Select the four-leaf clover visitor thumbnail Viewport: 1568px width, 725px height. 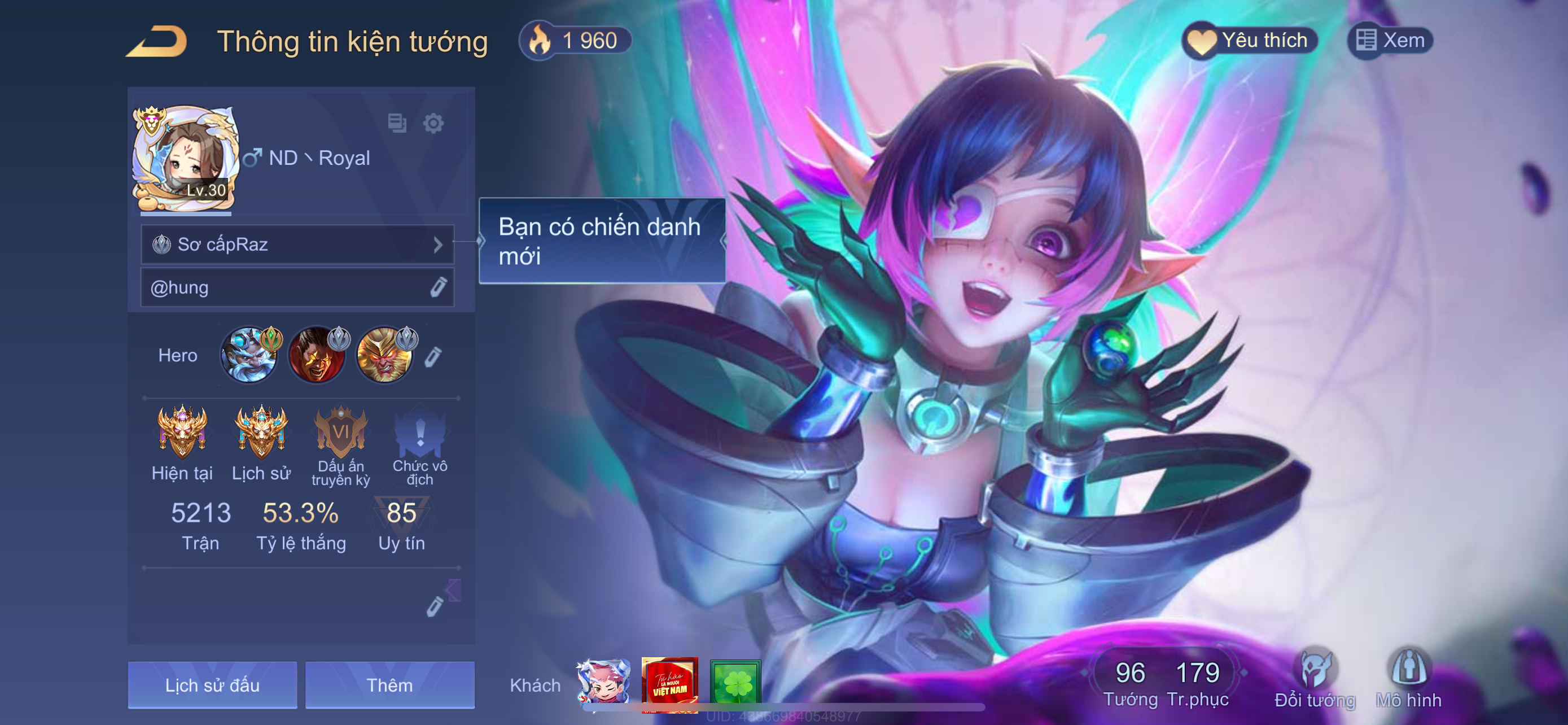coord(735,684)
